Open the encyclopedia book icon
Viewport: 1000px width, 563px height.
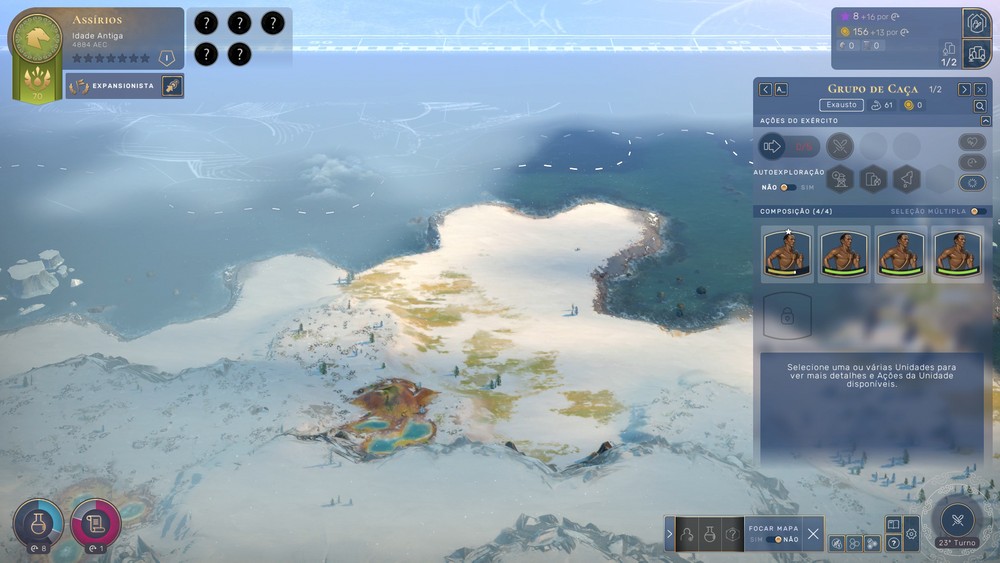894,524
